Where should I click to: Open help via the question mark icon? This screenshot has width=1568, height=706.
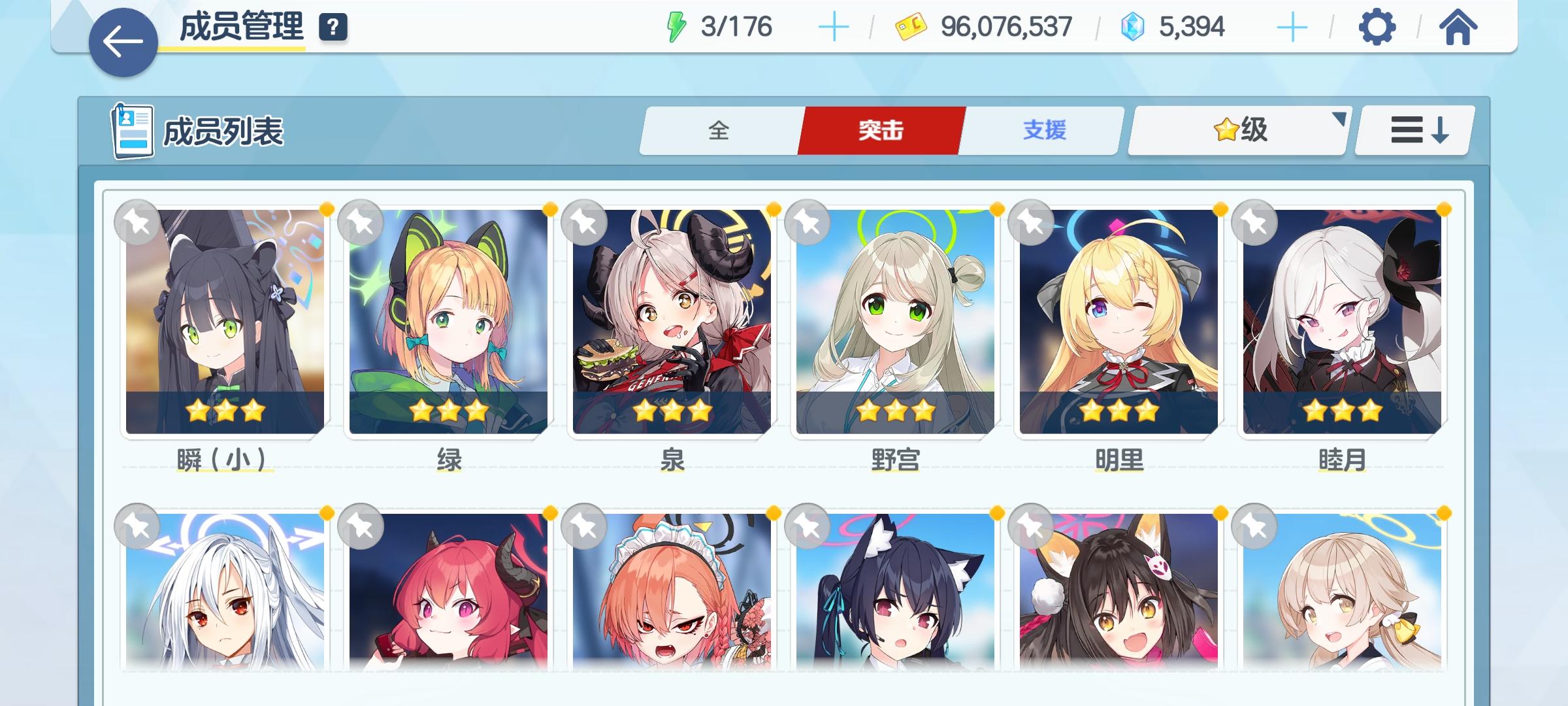click(333, 27)
